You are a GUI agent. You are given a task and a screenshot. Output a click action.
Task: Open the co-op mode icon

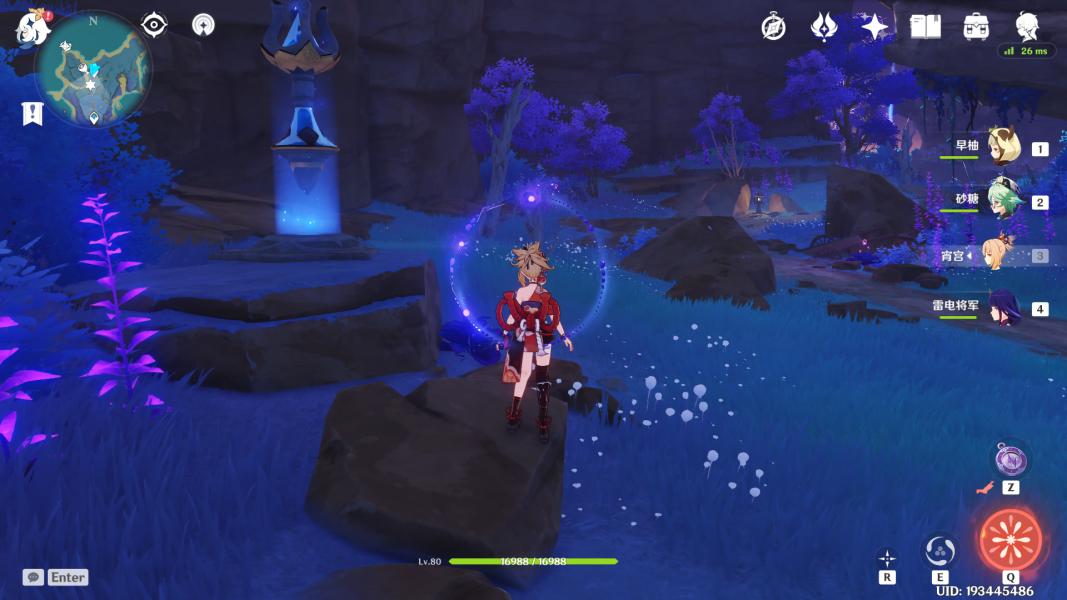tap(203, 25)
